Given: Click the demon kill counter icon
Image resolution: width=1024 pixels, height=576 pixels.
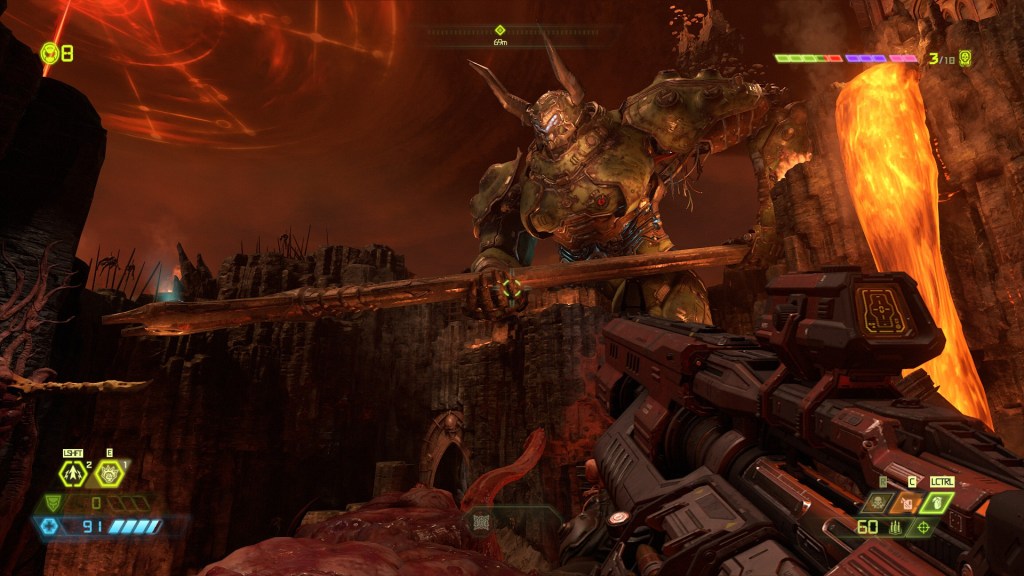Looking at the screenshot, I should [964, 58].
